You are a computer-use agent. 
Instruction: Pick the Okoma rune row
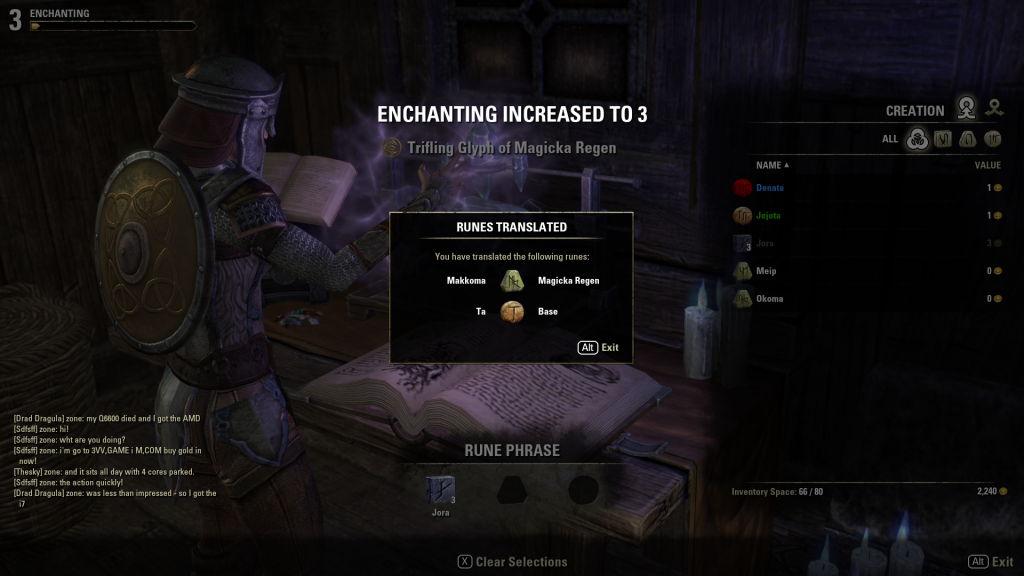click(x=769, y=299)
